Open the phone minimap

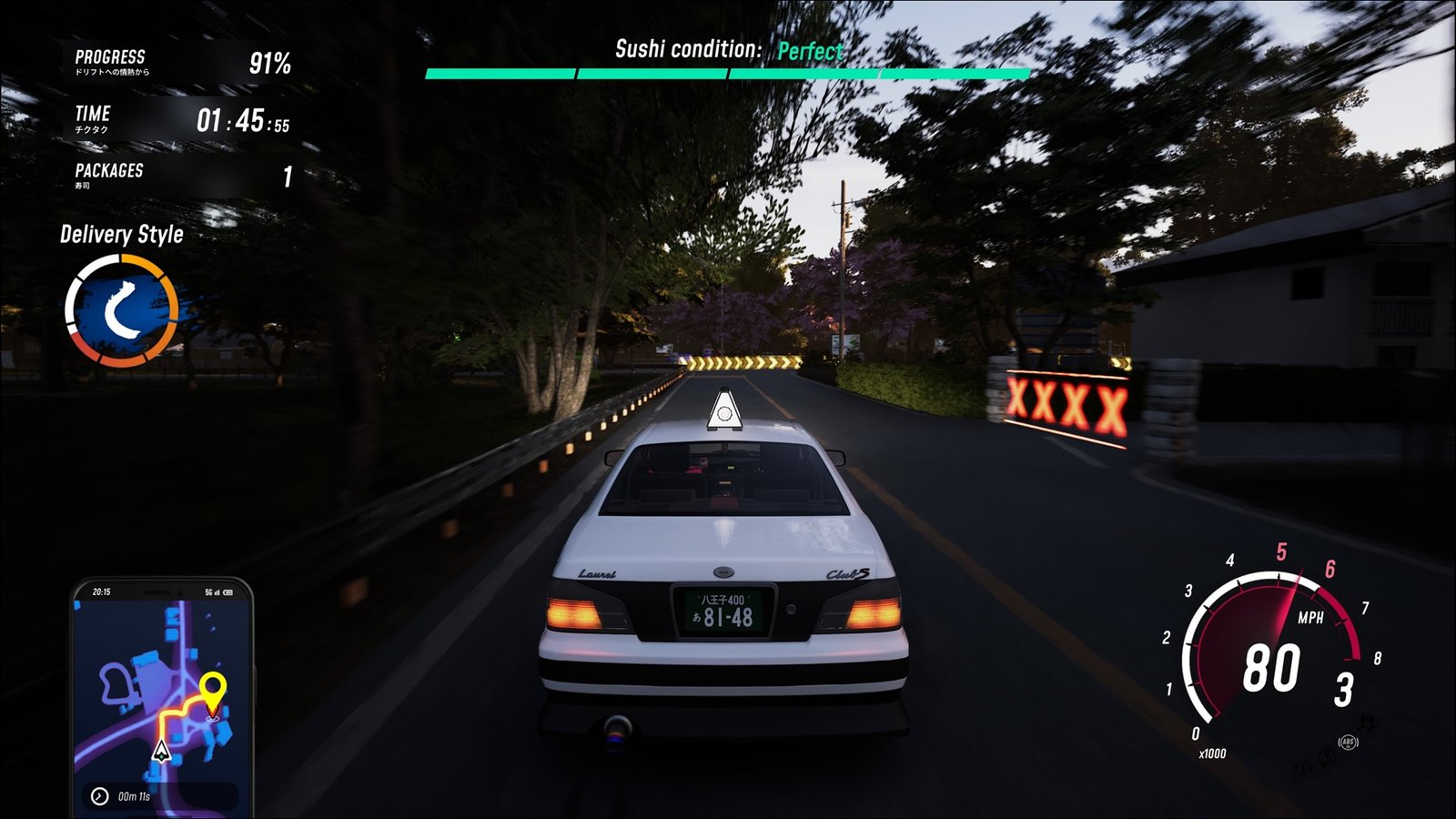tap(162, 696)
